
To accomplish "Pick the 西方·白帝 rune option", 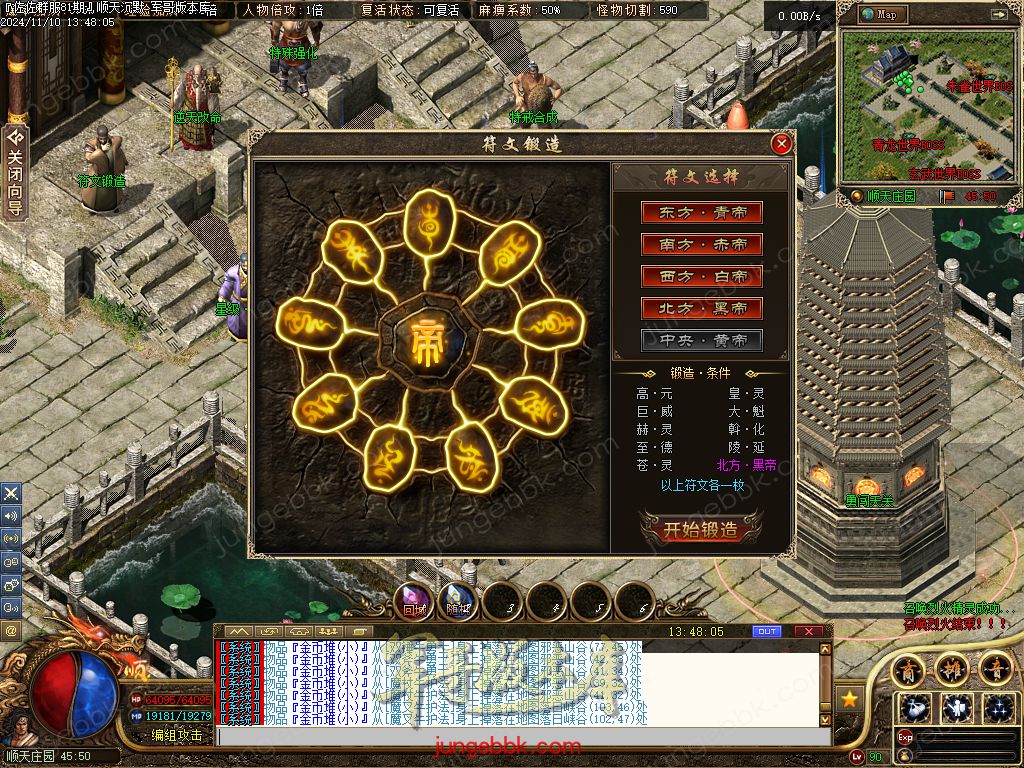I will click(702, 276).
